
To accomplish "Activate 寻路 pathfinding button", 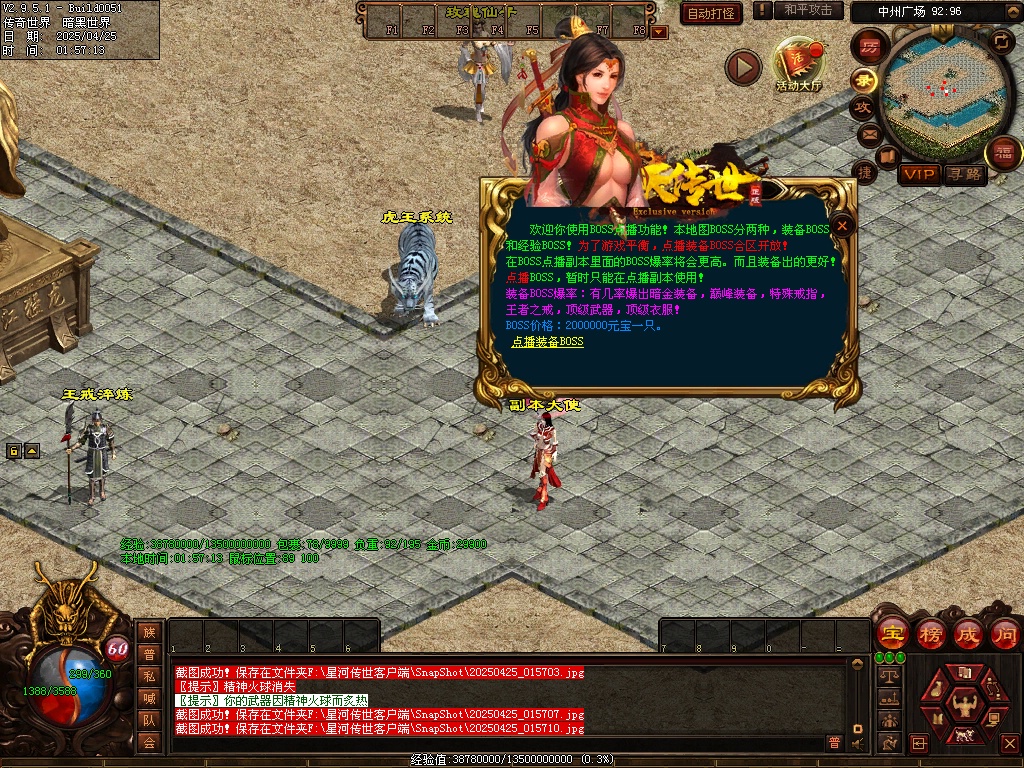I will coord(965,174).
